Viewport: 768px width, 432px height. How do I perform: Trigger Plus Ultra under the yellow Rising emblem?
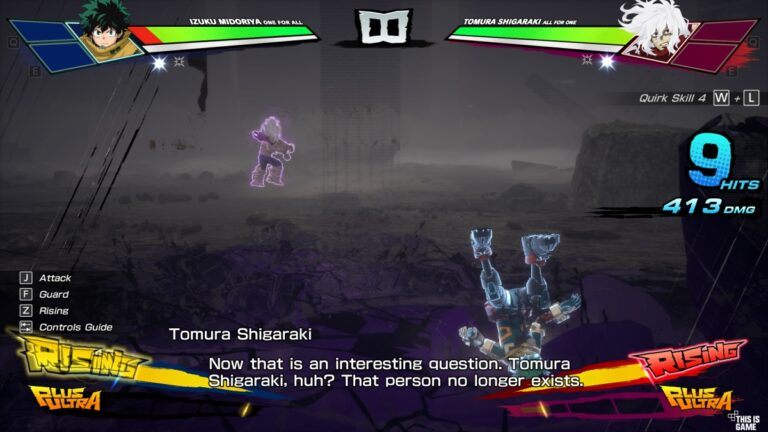(67, 399)
